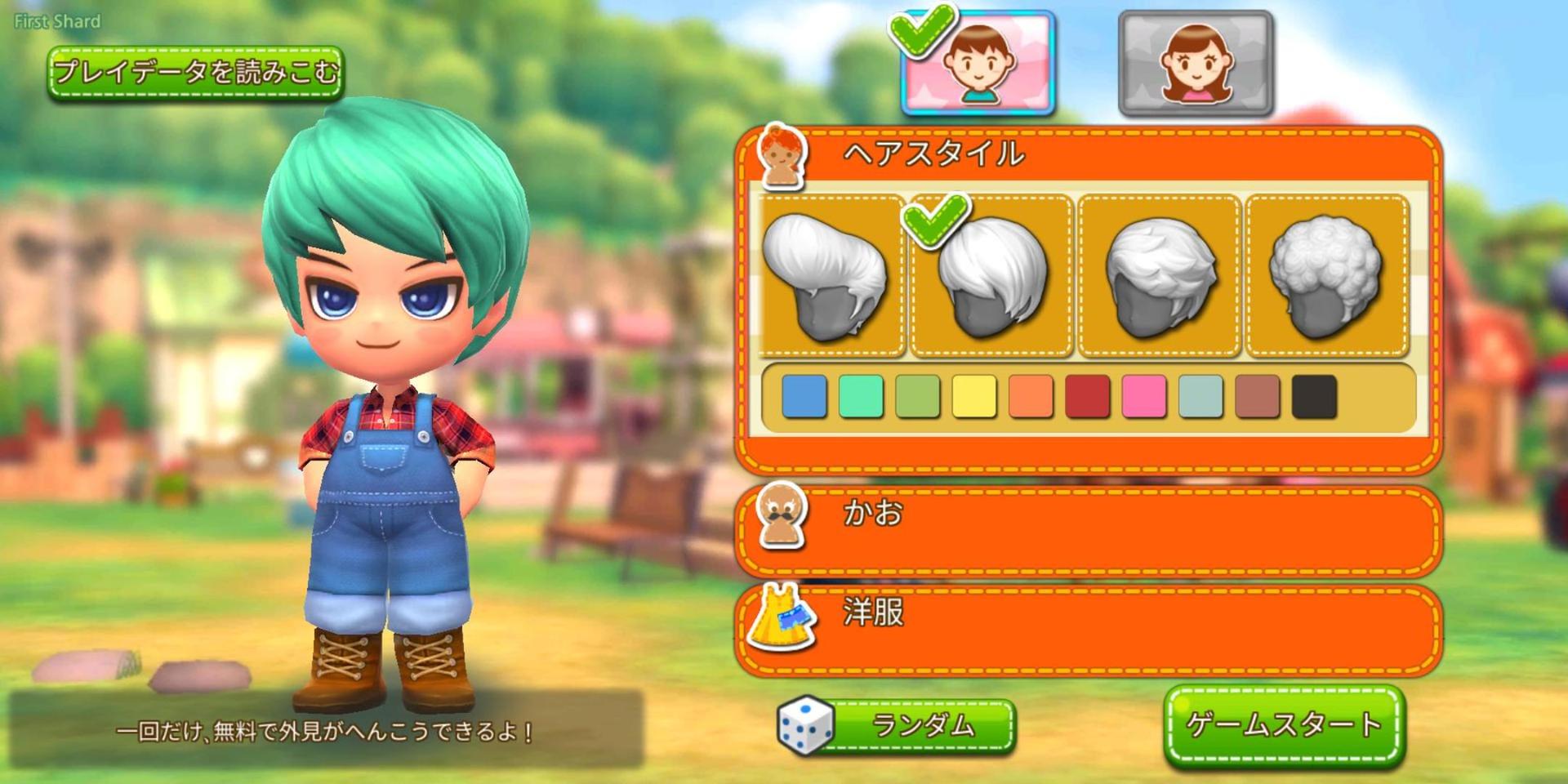Viewport: 1568px width, 784px height.
Task: Pick the pink hair color
Action: pyautogui.click(x=1144, y=396)
